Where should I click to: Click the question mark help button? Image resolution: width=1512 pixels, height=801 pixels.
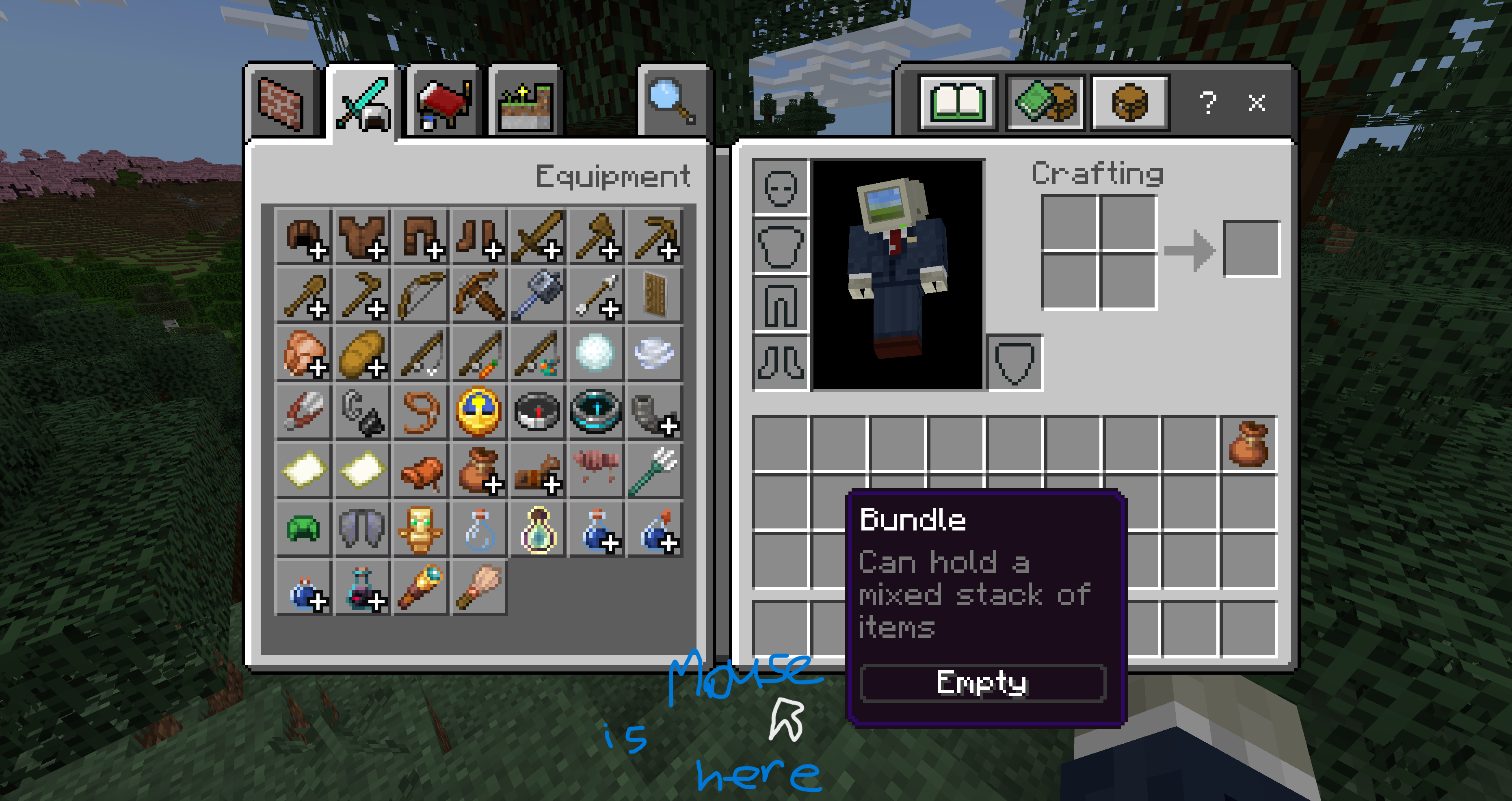coord(1207,103)
